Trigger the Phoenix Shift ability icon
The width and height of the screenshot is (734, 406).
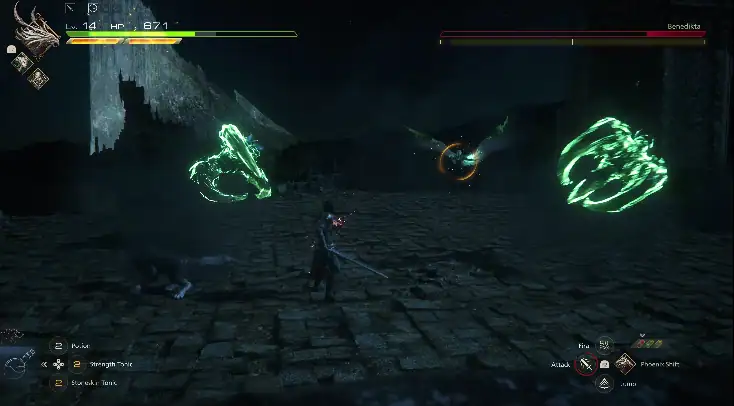point(625,363)
